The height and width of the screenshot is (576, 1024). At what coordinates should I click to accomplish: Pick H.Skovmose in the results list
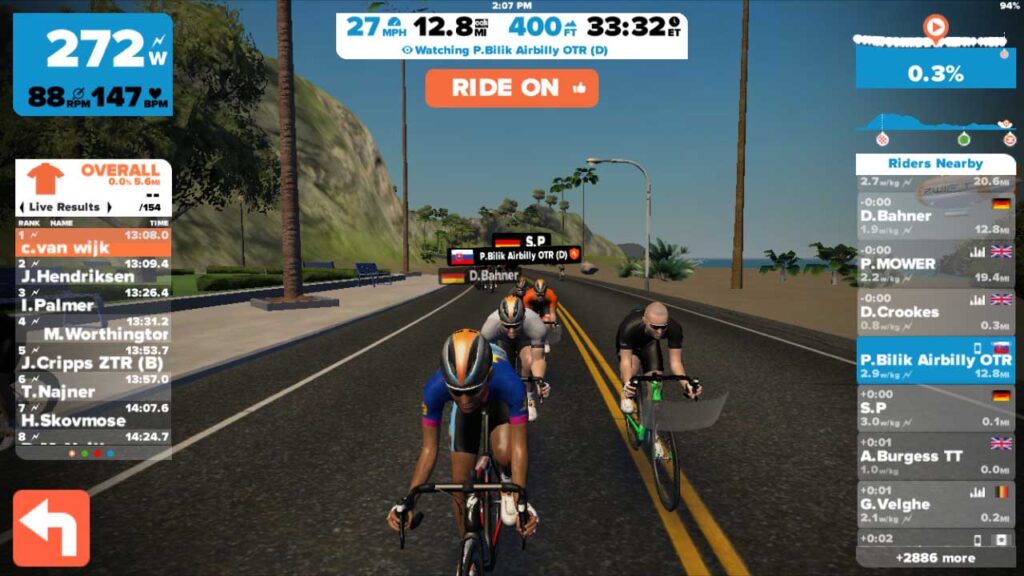93,415
